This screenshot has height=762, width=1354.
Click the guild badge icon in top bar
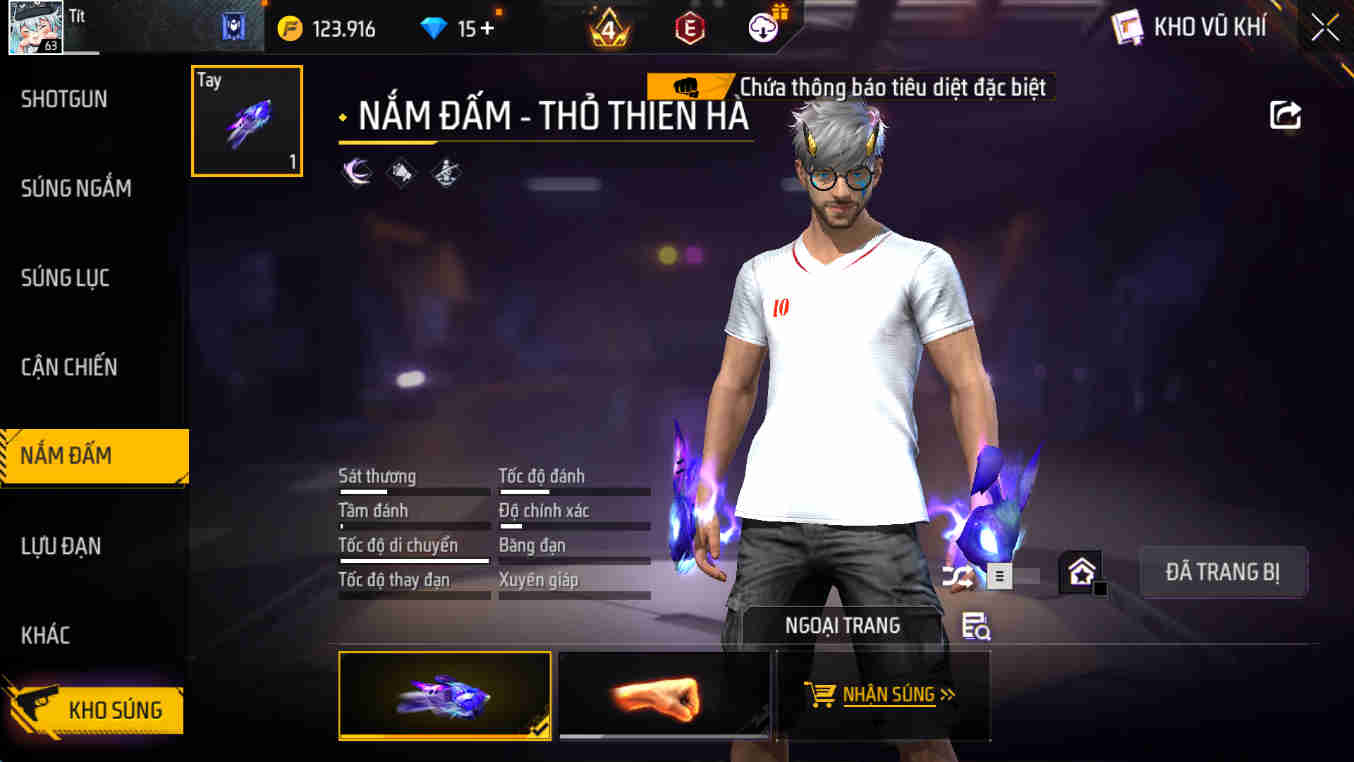(232, 27)
